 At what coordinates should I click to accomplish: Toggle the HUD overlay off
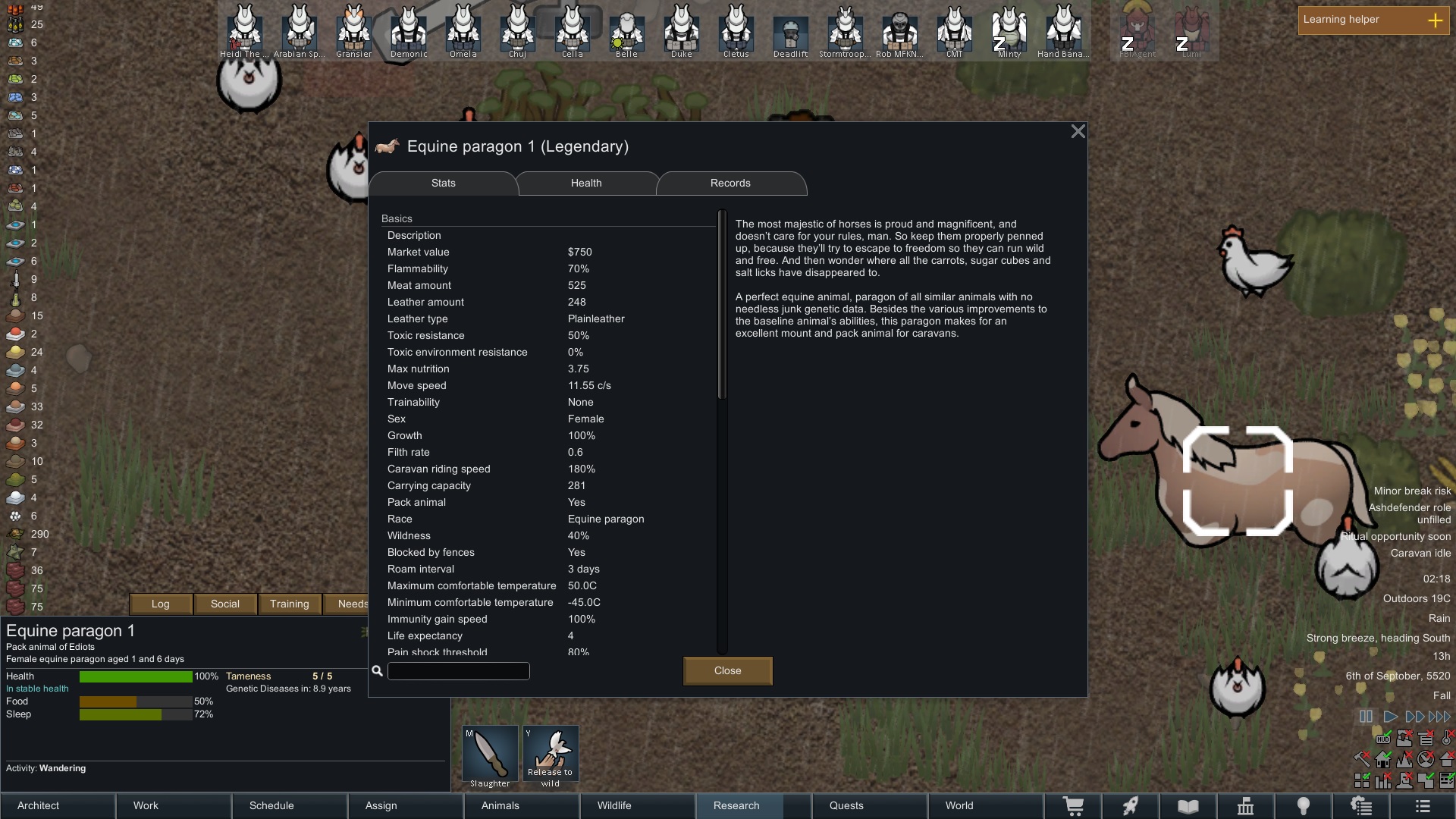(x=1383, y=738)
